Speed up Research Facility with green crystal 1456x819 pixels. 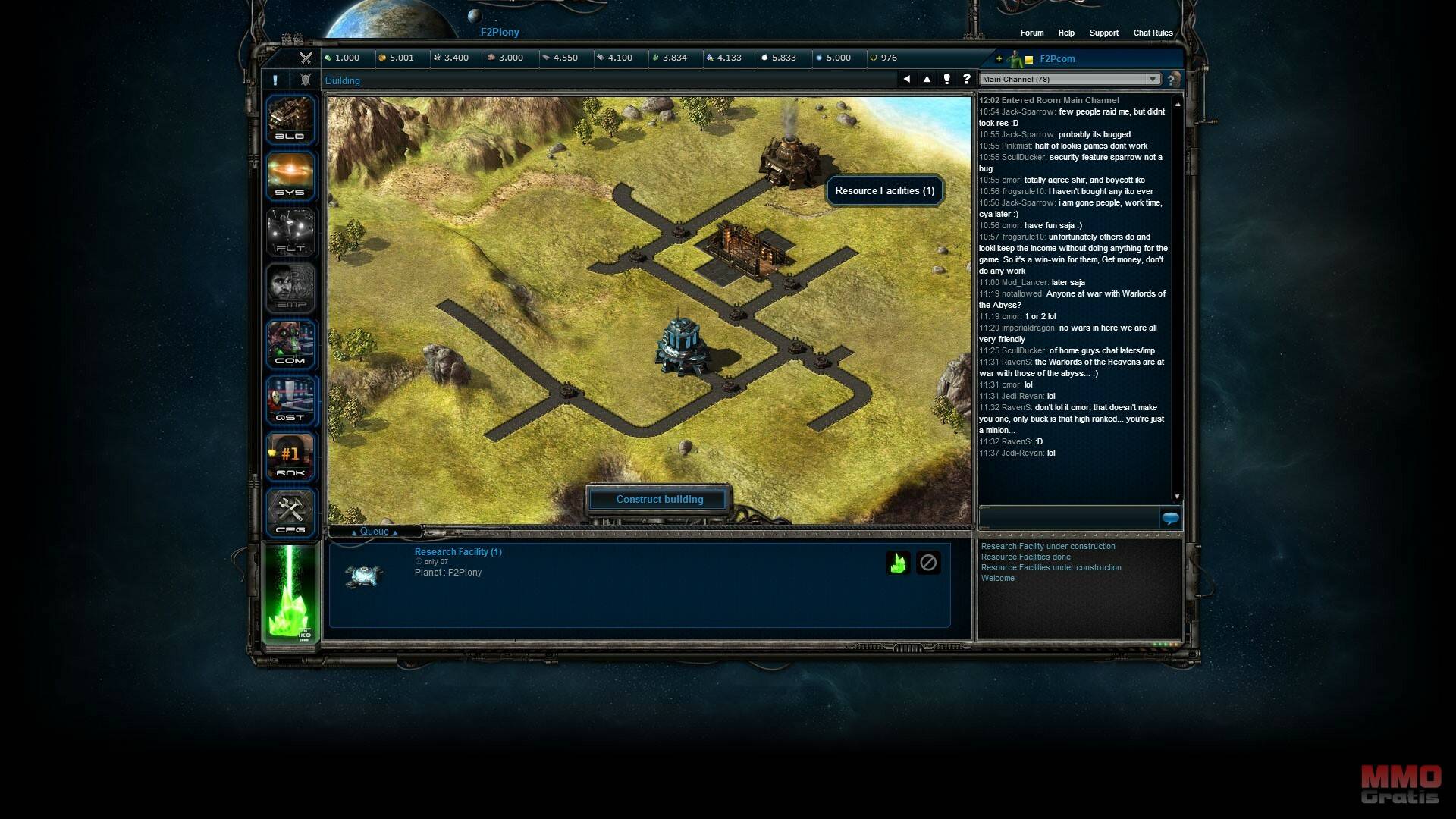[x=898, y=563]
